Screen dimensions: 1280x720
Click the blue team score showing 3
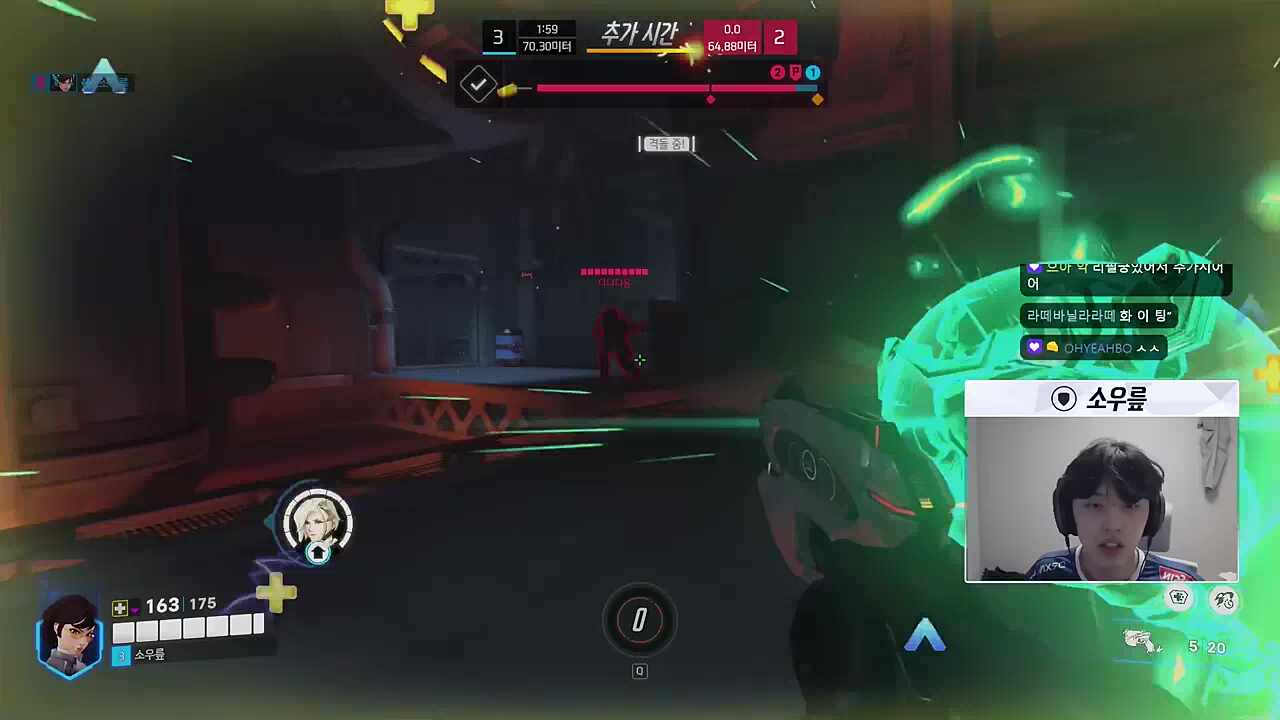pos(497,38)
